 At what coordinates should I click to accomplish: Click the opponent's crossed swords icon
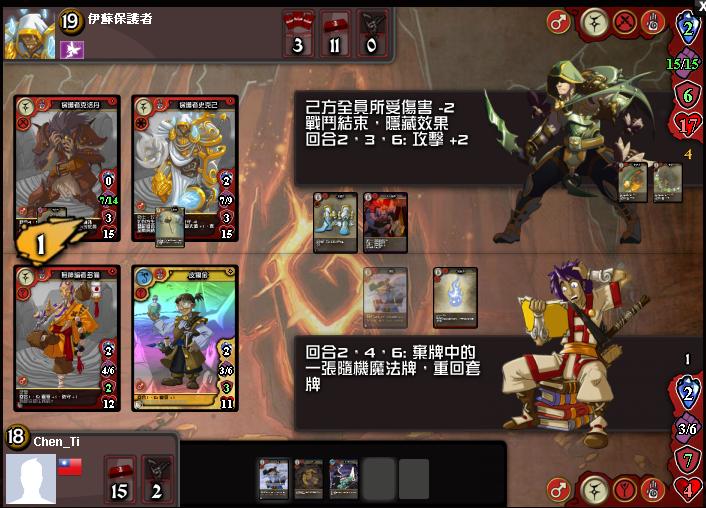tap(624, 21)
